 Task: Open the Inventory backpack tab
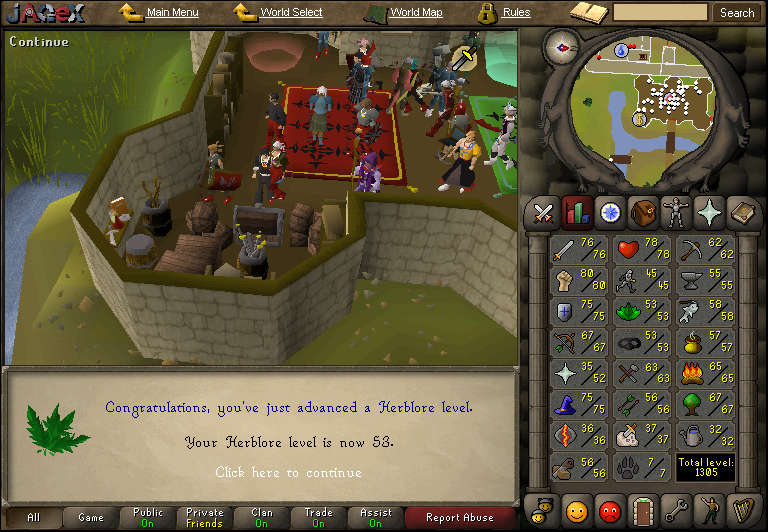(643, 213)
